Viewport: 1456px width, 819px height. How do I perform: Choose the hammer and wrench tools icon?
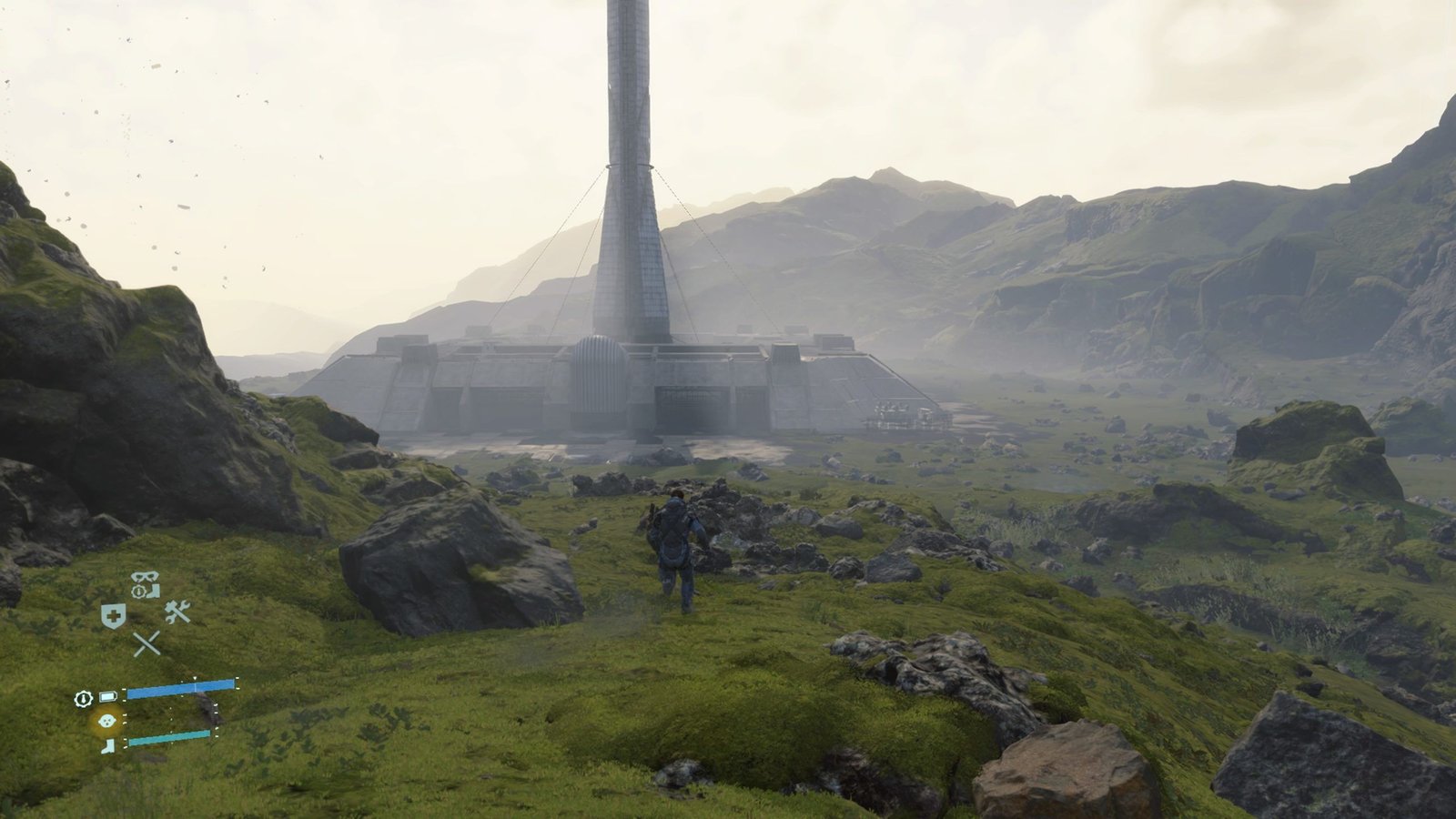[177, 612]
